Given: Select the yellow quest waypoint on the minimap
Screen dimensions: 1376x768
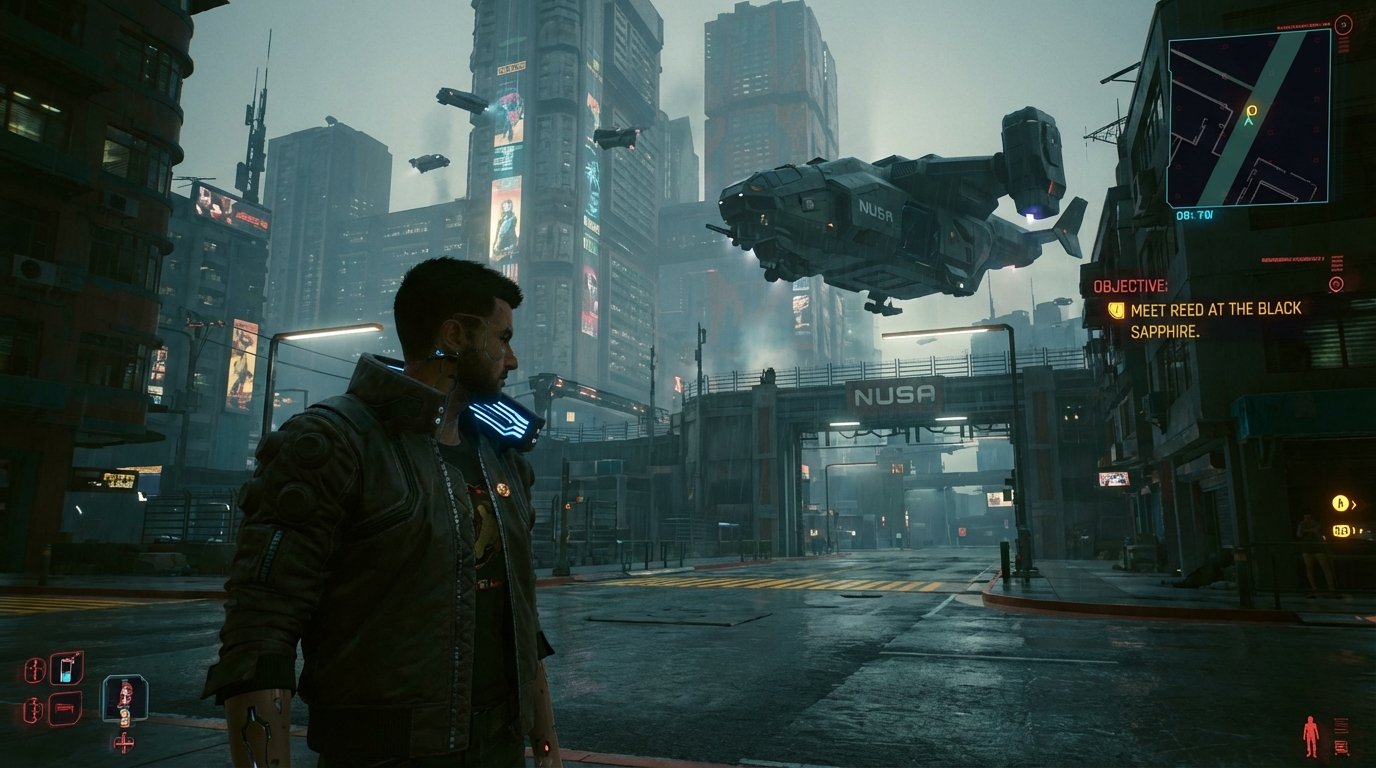Looking at the screenshot, I should click(x=1250, y=110).
